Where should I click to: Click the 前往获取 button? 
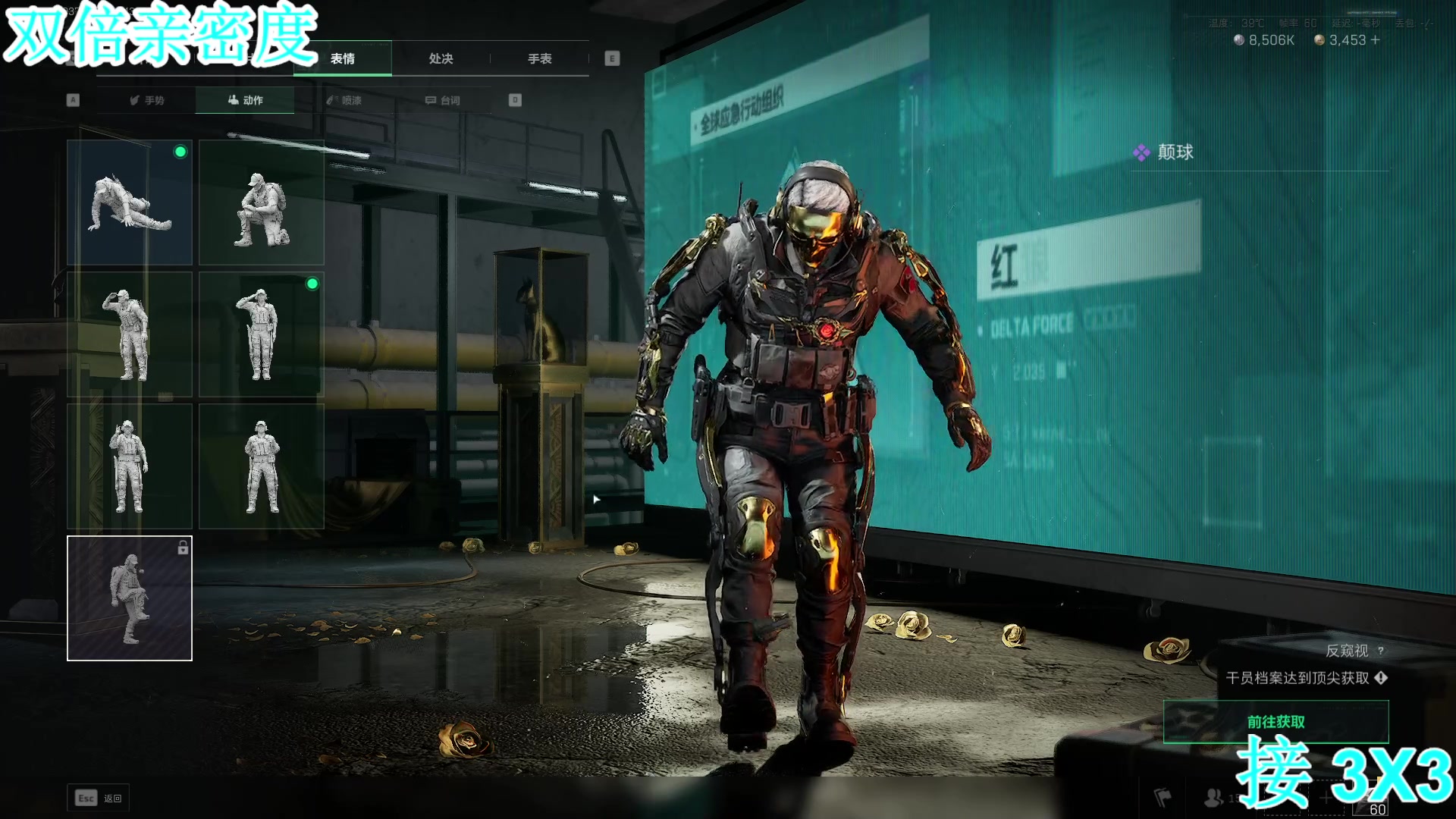(1276, 721)
